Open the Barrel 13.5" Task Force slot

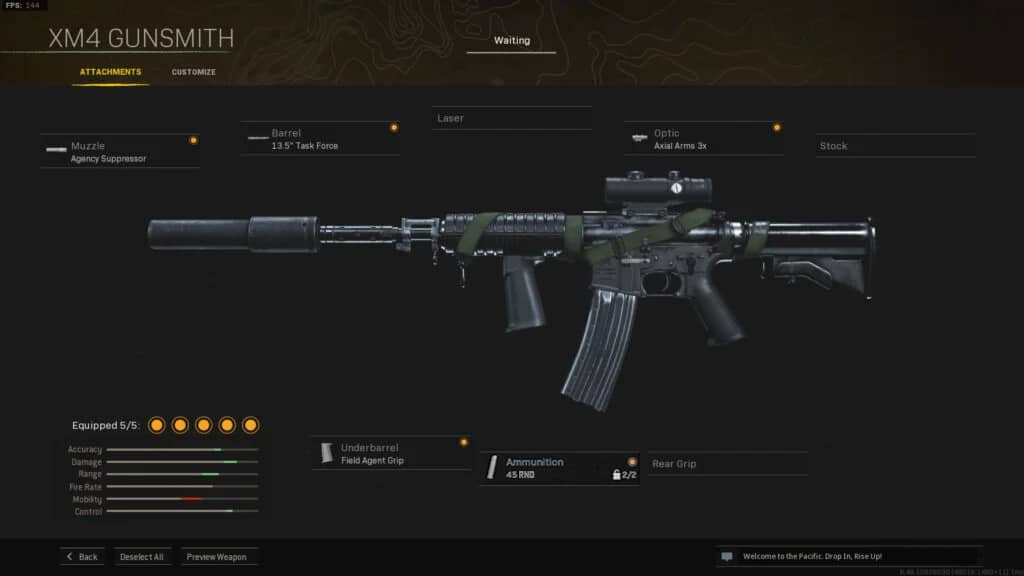coord(320,139)
